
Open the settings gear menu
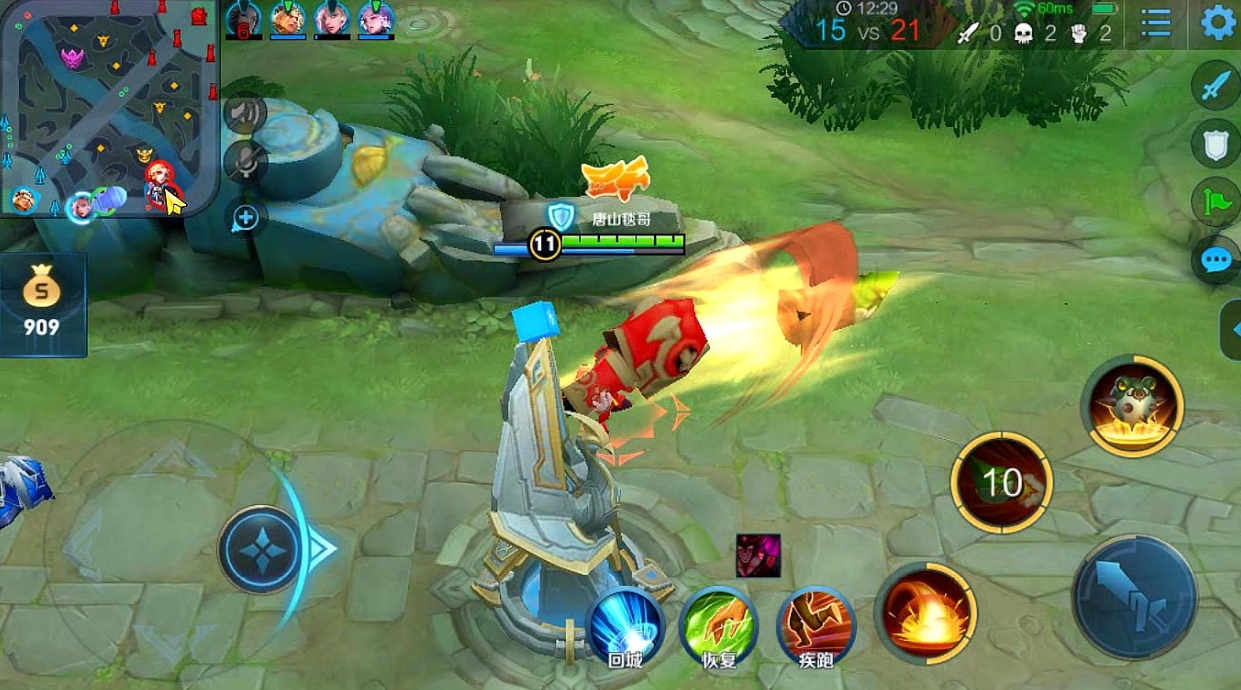pos(1217,23)
